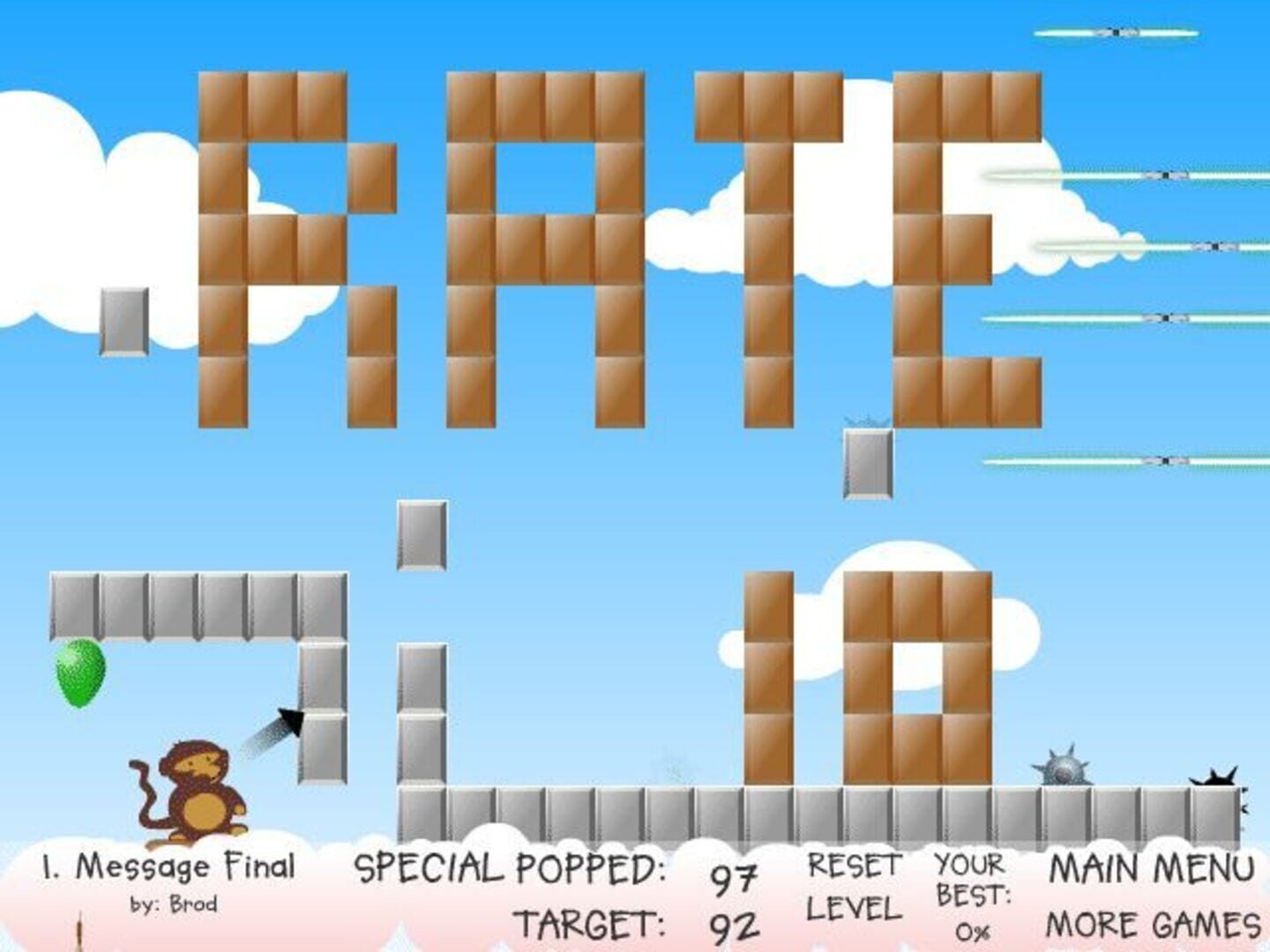
Task: Click the remaining dart indicator at bottom left
Action: (x=79, y=930)
